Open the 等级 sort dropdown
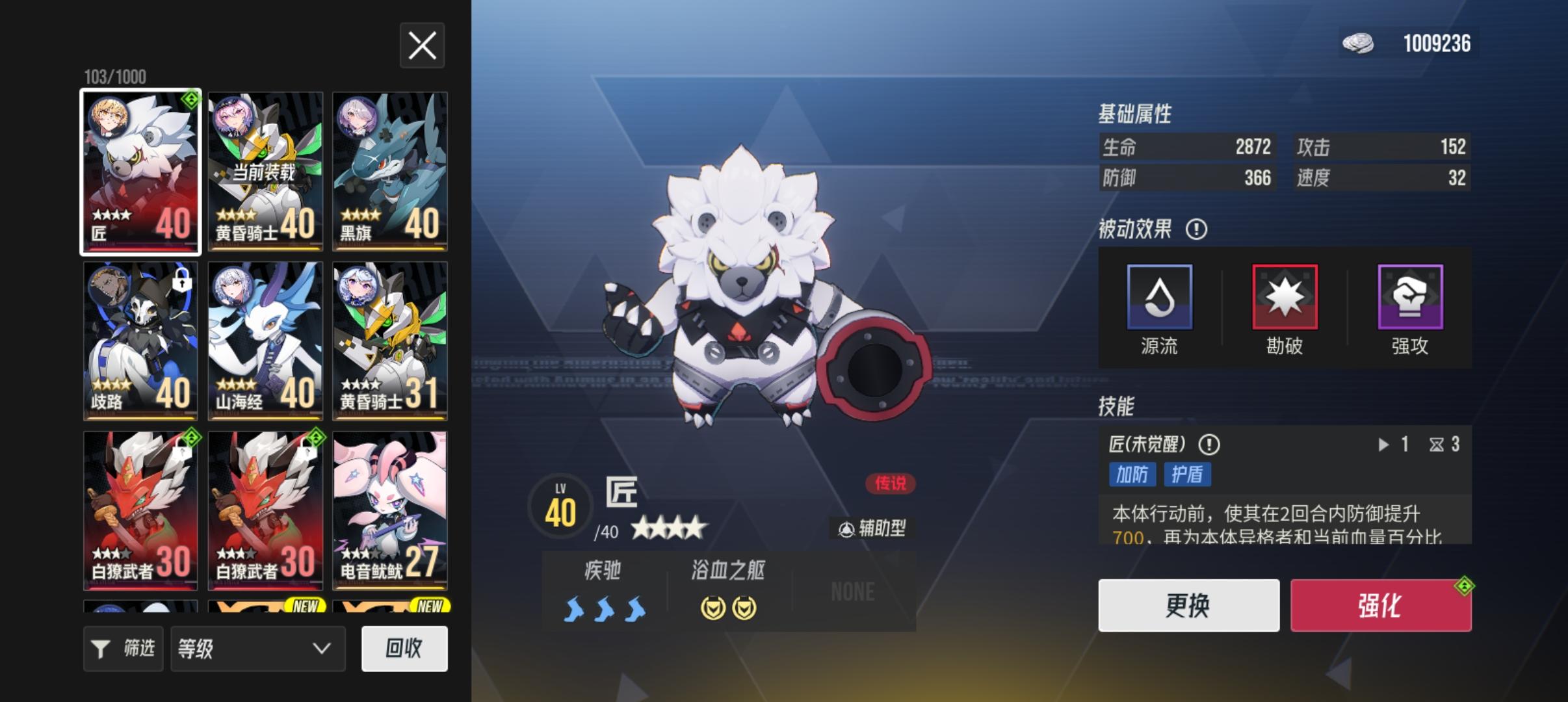Image resolution: width=1568 pixels, height=702 pixels. 257,648
